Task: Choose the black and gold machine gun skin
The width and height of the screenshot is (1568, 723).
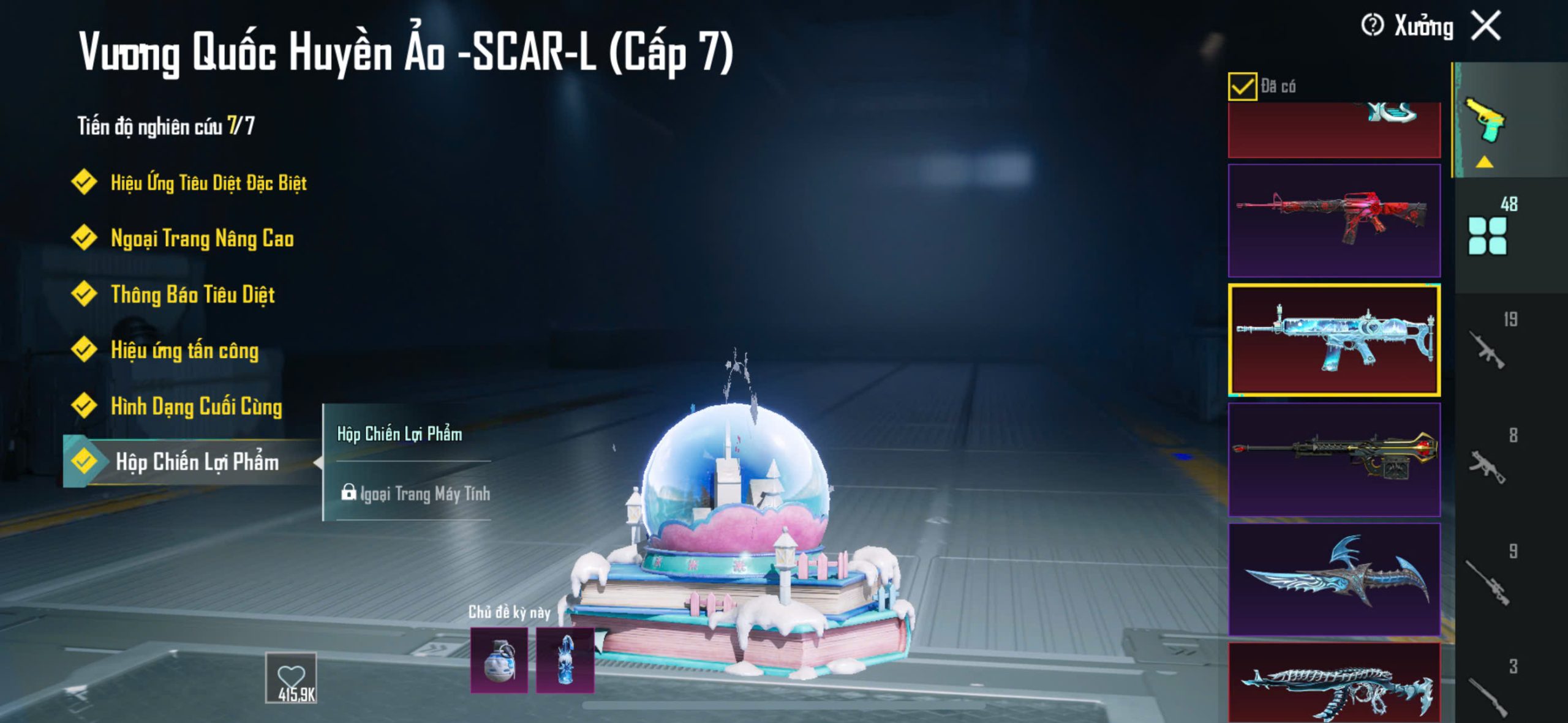Action: (1334, 459)
